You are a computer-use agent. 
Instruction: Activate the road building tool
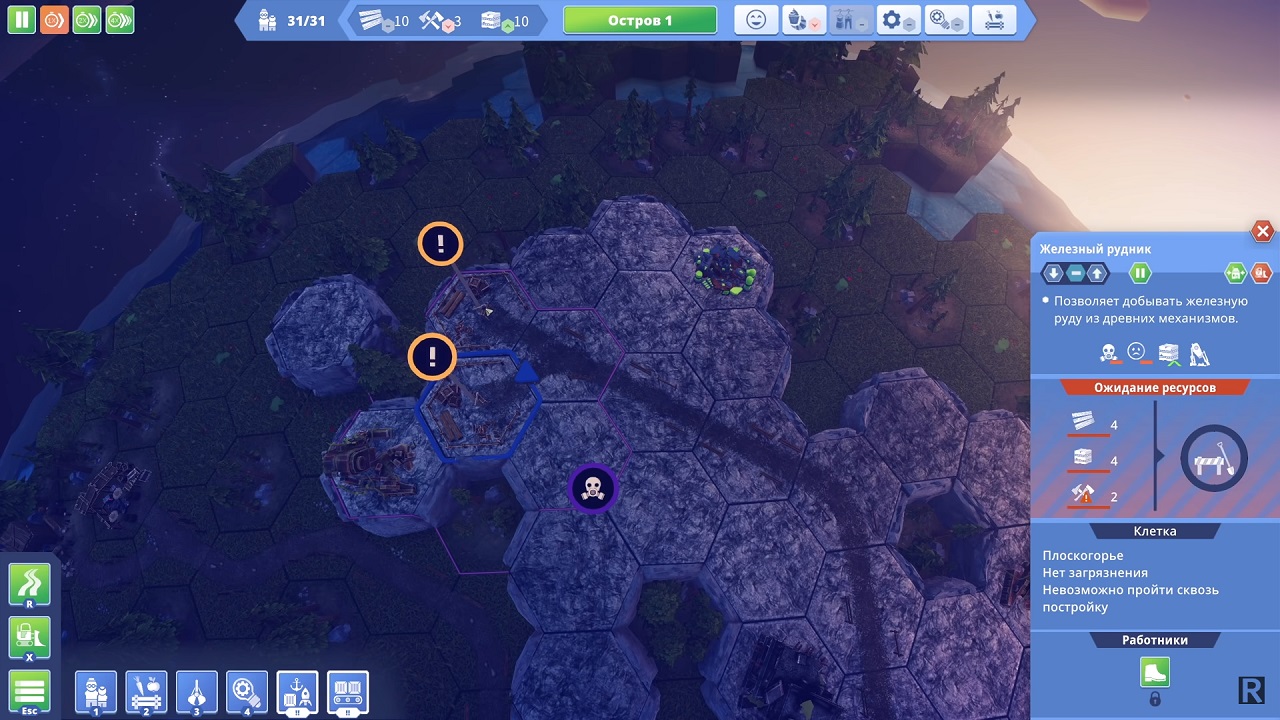point(29,584)
